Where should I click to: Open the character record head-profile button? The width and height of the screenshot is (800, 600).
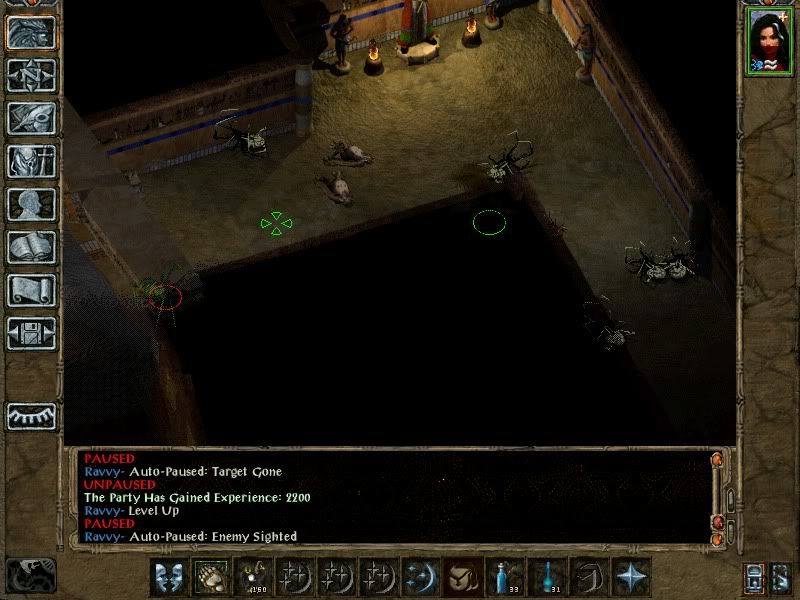point(31,204)
